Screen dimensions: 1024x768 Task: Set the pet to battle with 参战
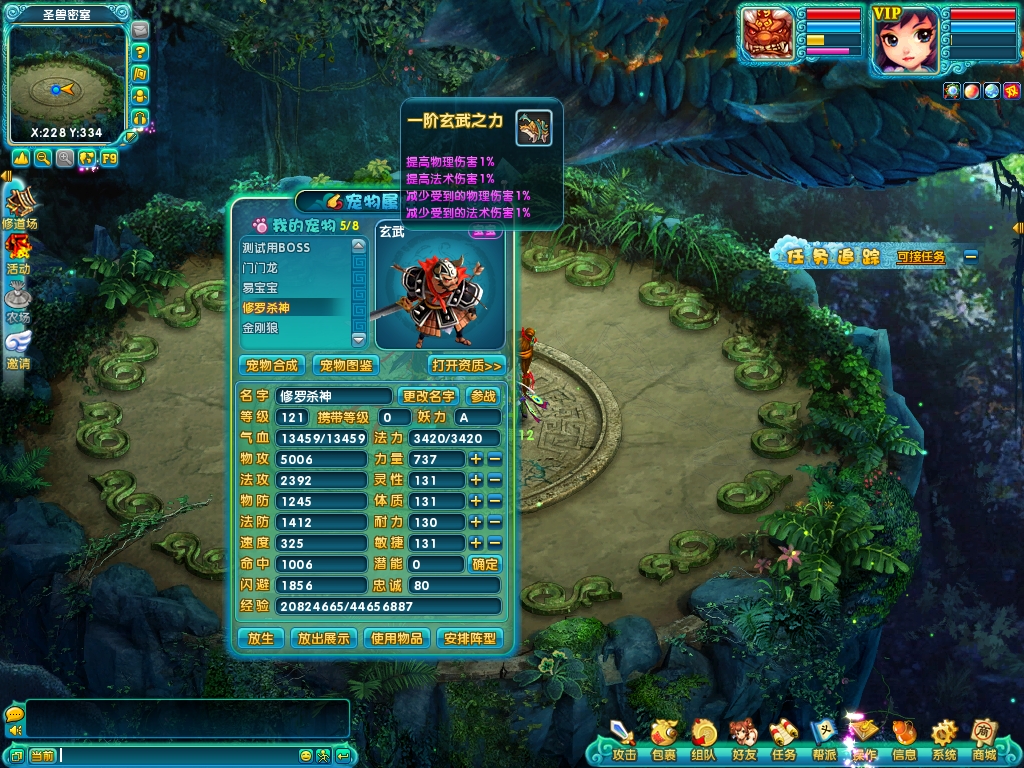(x=483, y=396)
